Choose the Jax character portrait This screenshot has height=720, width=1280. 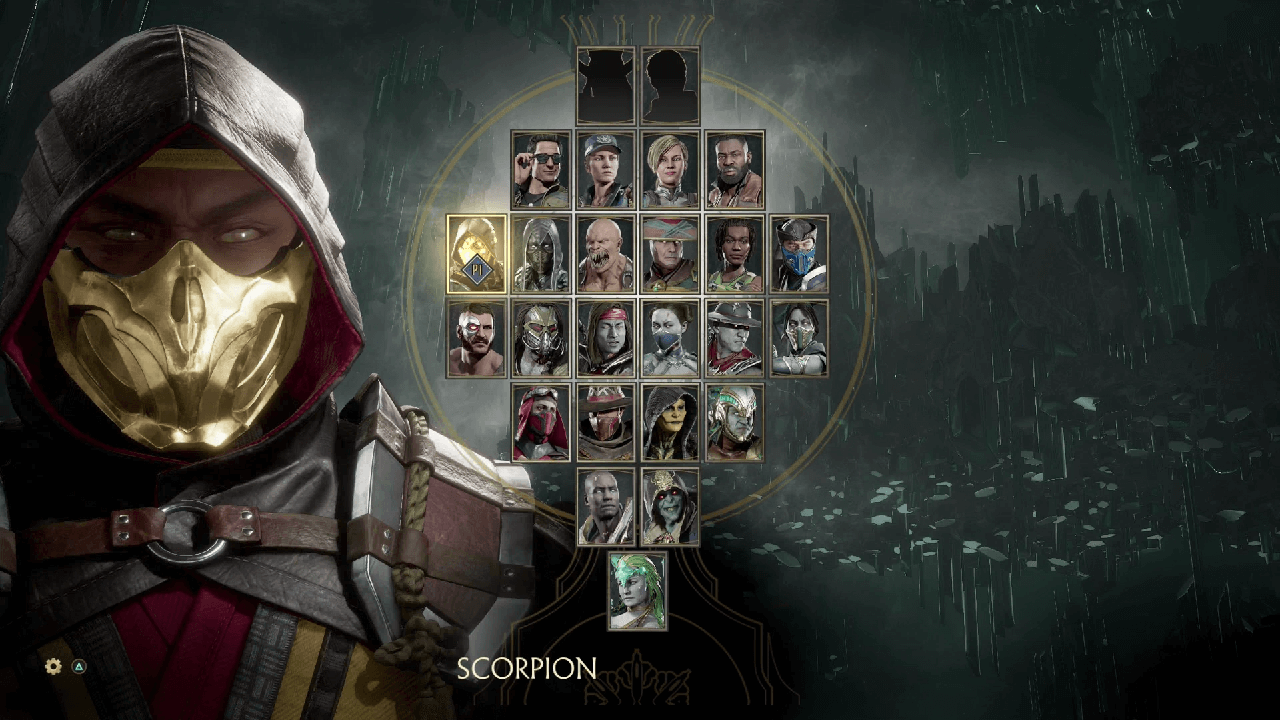tap(734, 170)
